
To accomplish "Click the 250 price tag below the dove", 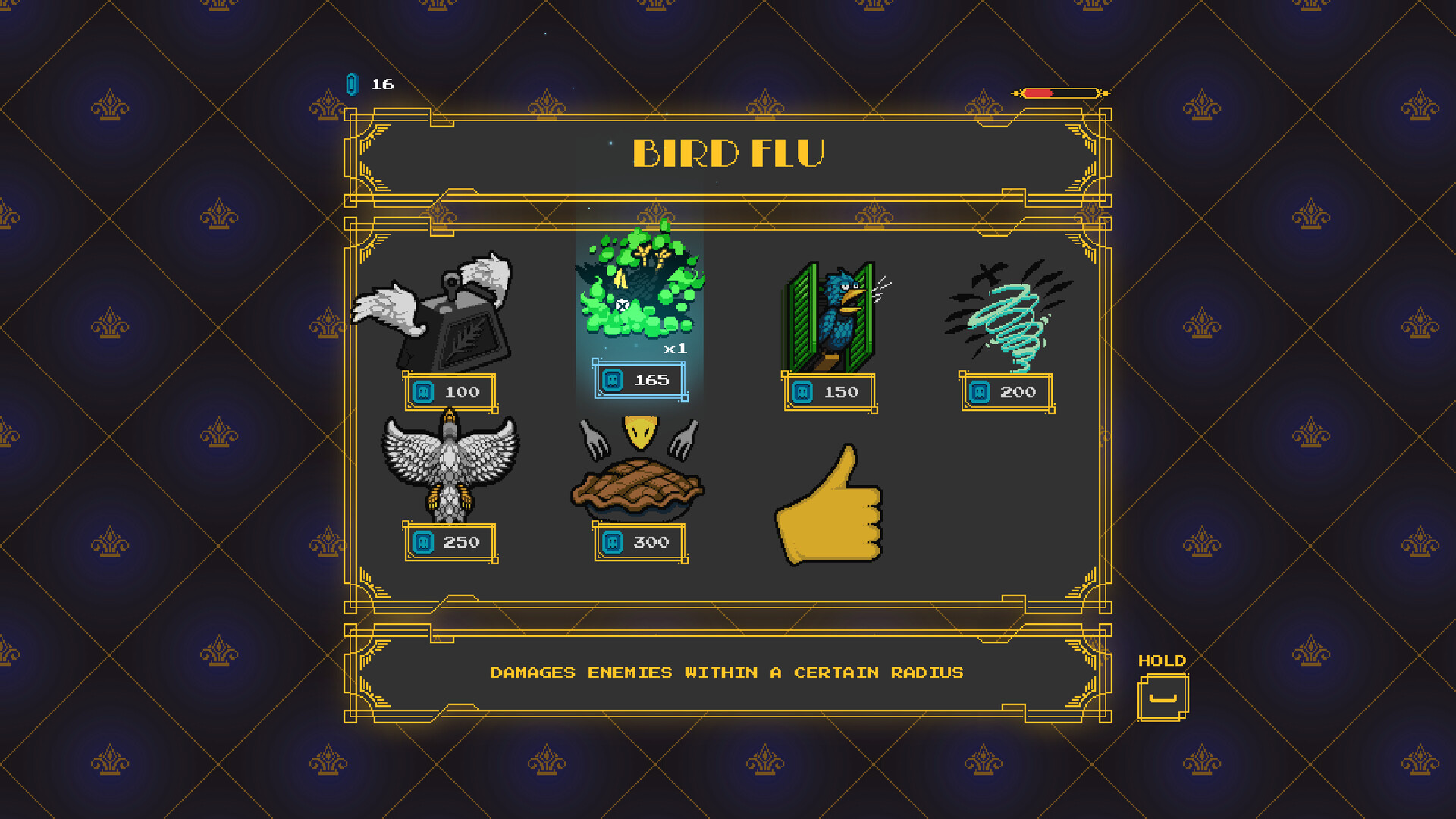I will point(449,541).
